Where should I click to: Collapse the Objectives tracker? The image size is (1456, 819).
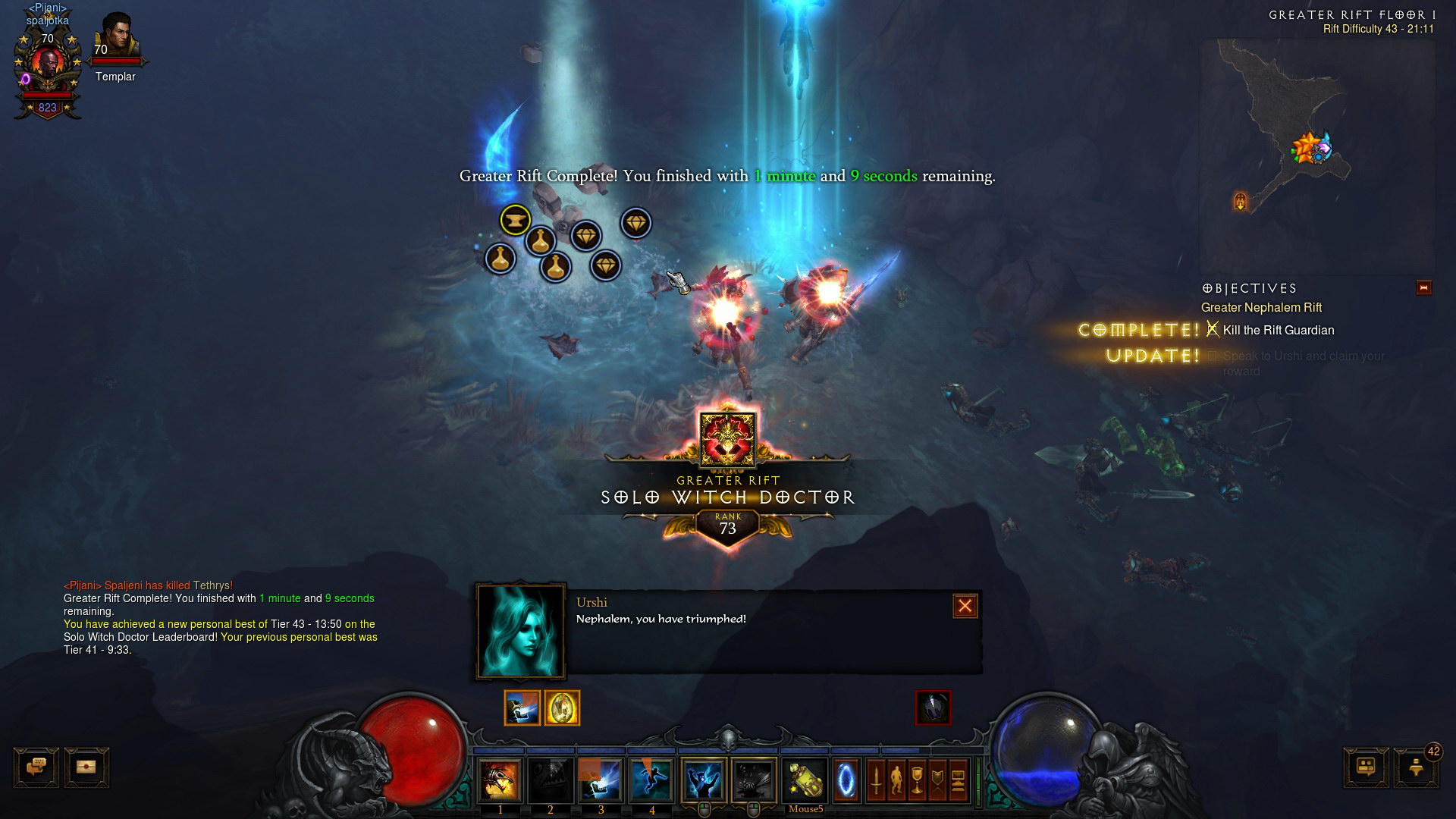tap(1423, 288)
